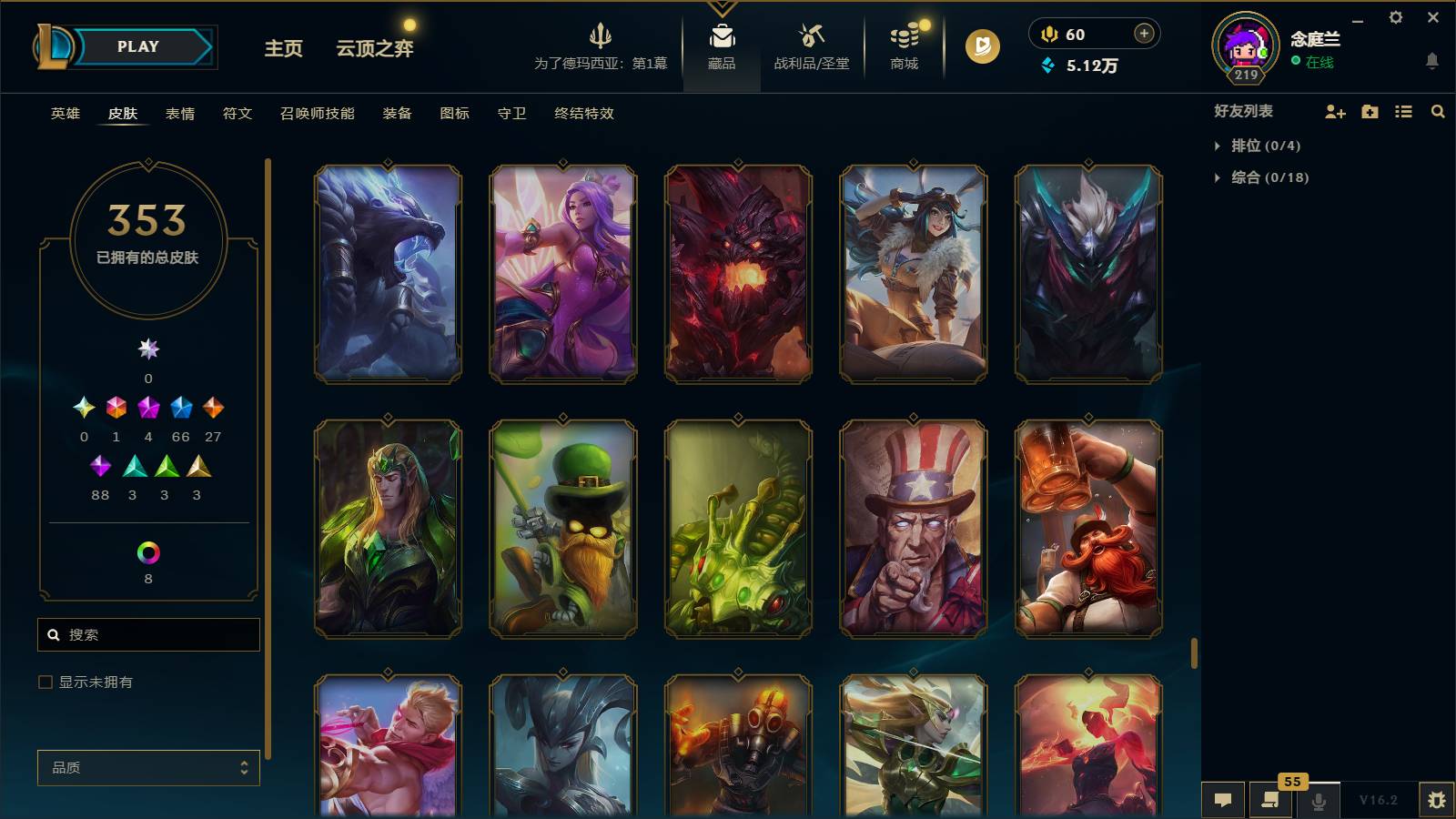Open the 品质 quality dropdown
The image size is (1456, 819).
147,768
